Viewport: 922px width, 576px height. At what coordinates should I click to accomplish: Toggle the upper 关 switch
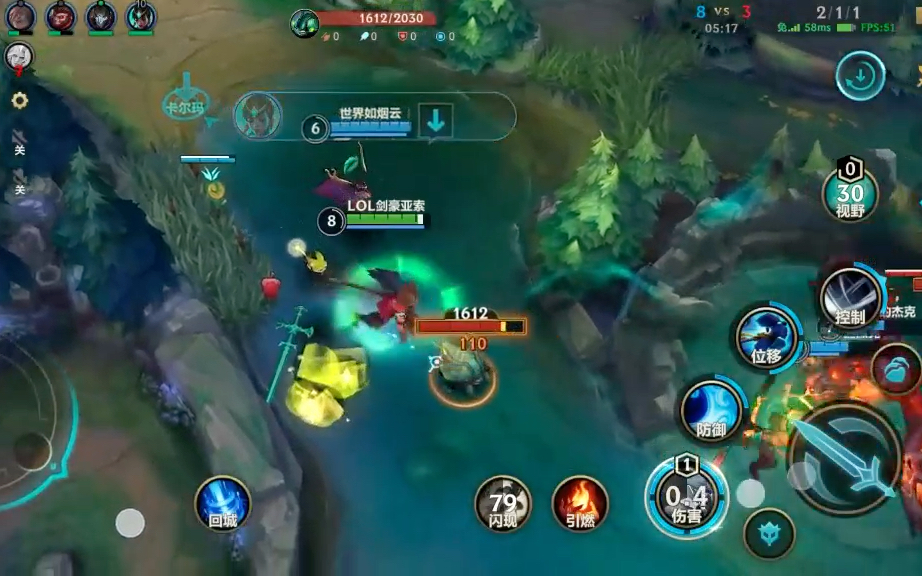pos(19,141)
